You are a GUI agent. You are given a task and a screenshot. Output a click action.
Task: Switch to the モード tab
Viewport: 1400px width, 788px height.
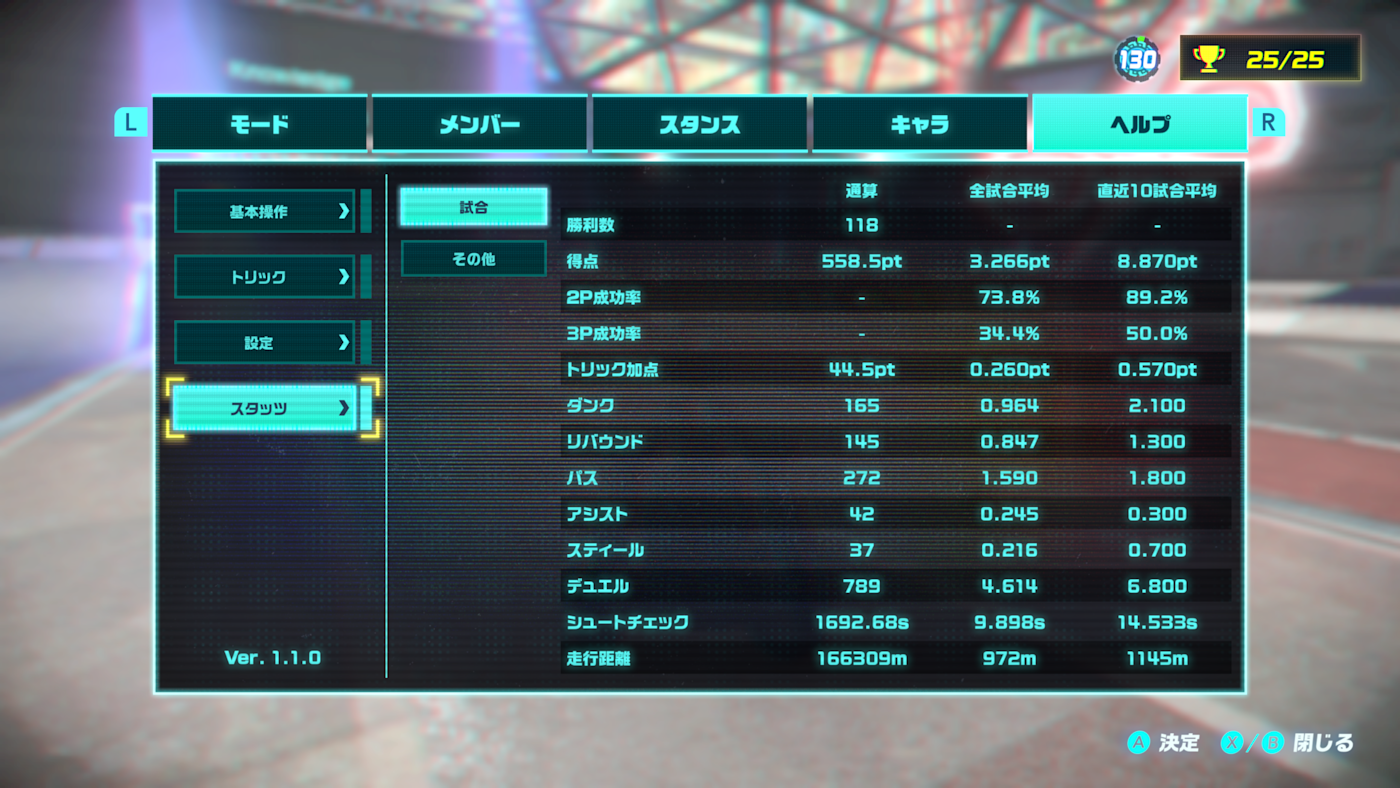click(260, 124)
